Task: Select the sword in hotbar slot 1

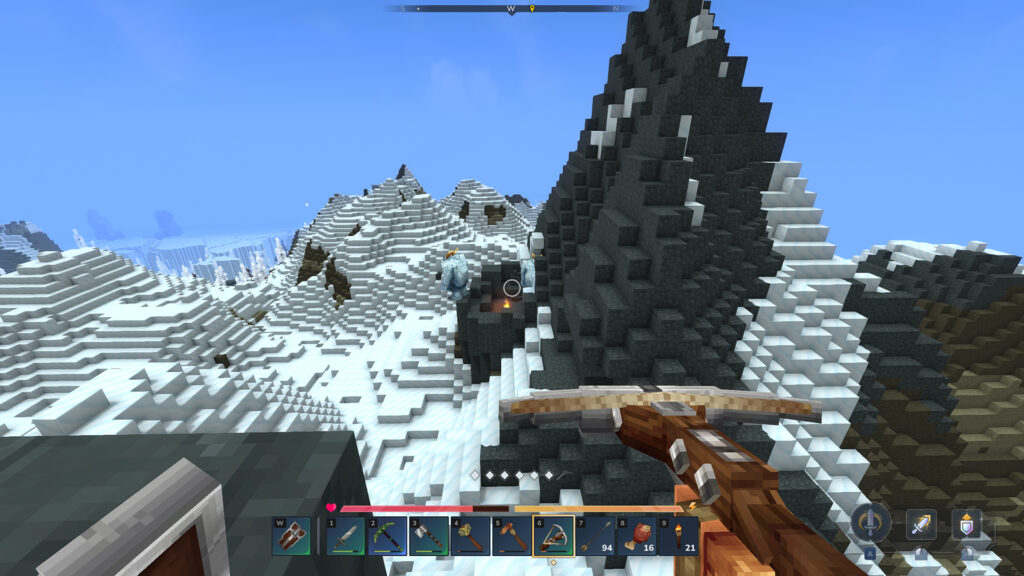Action: click(x=345, y=536)
